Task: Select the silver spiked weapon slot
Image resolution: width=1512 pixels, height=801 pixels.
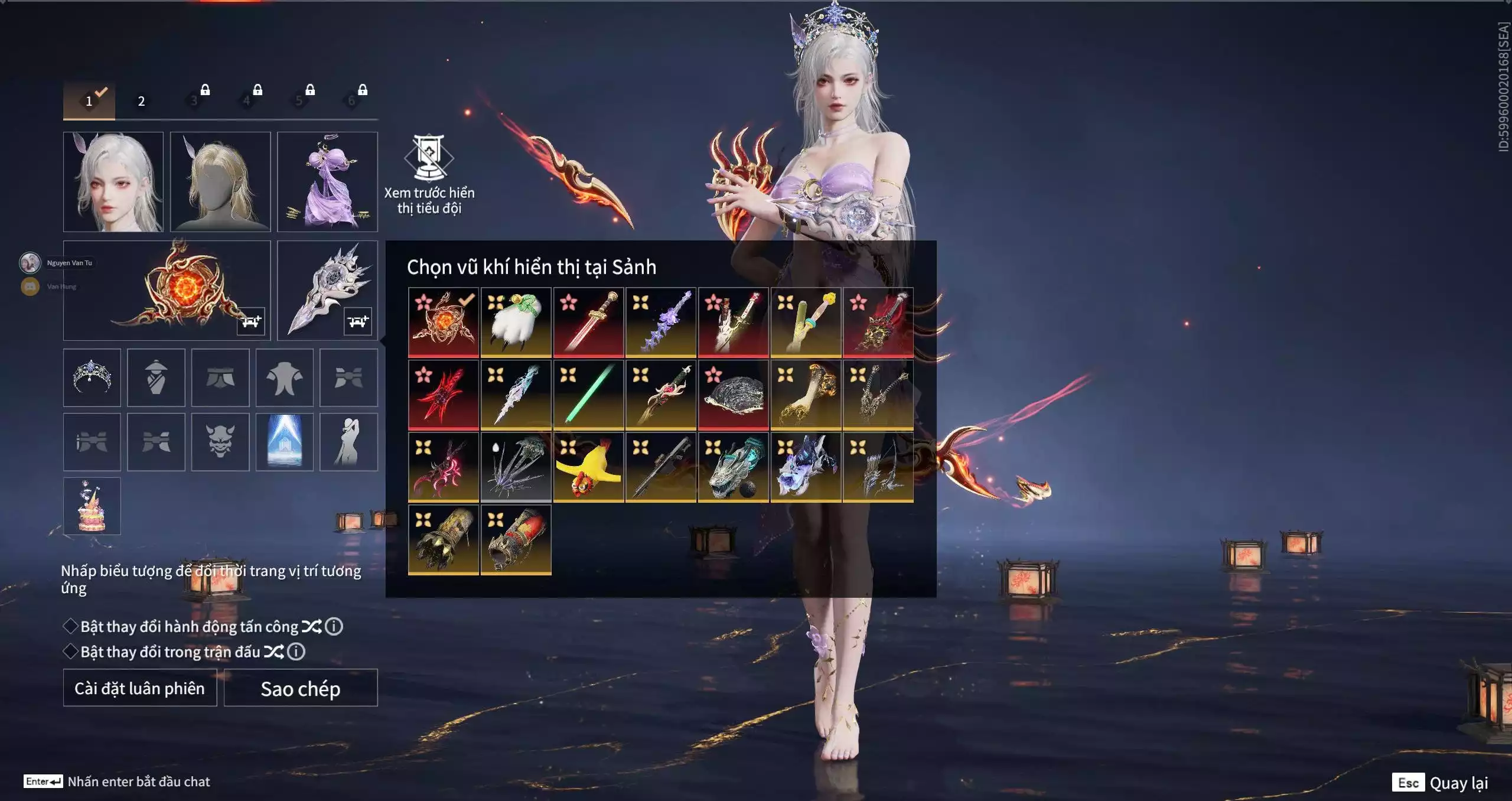Action: [327, 289]
